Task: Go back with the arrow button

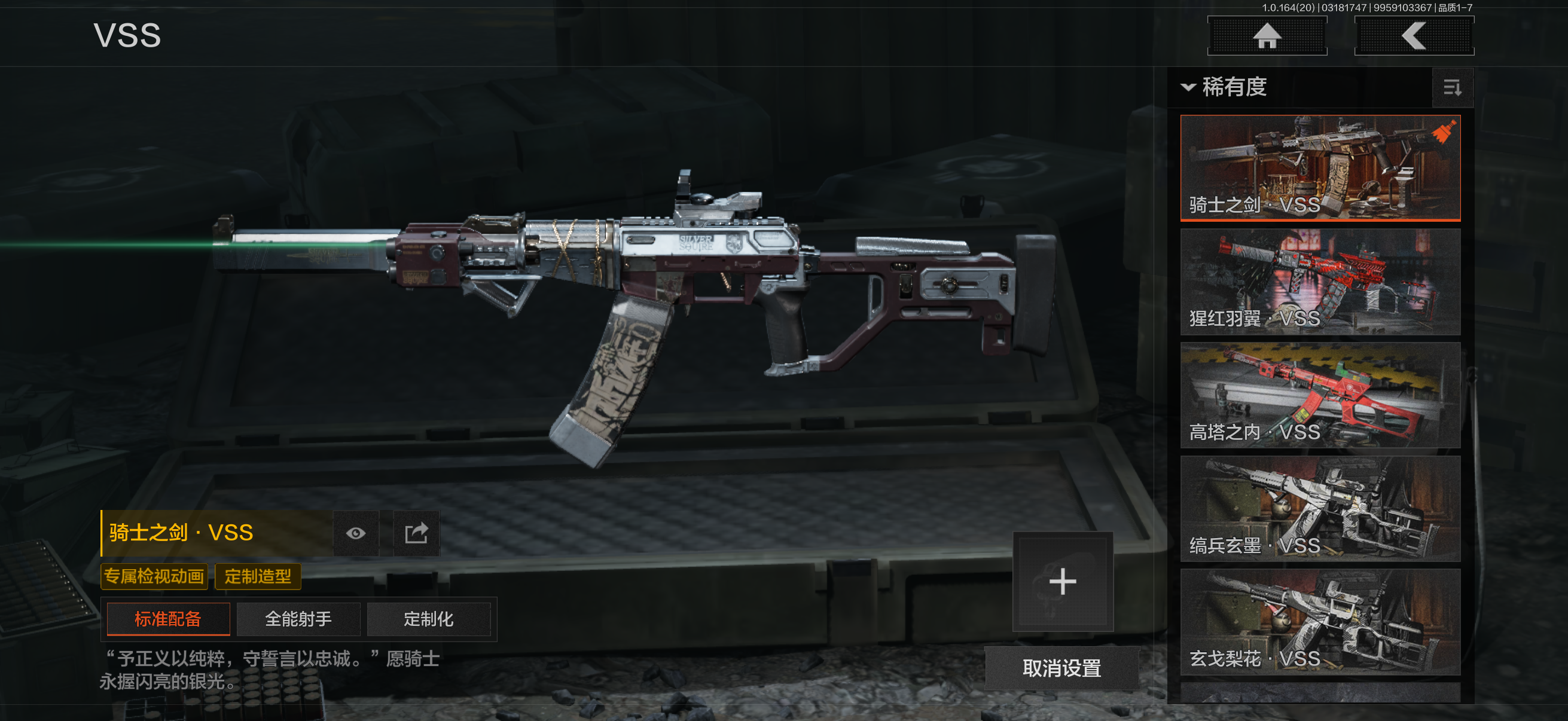Action: click(1413, 36)
